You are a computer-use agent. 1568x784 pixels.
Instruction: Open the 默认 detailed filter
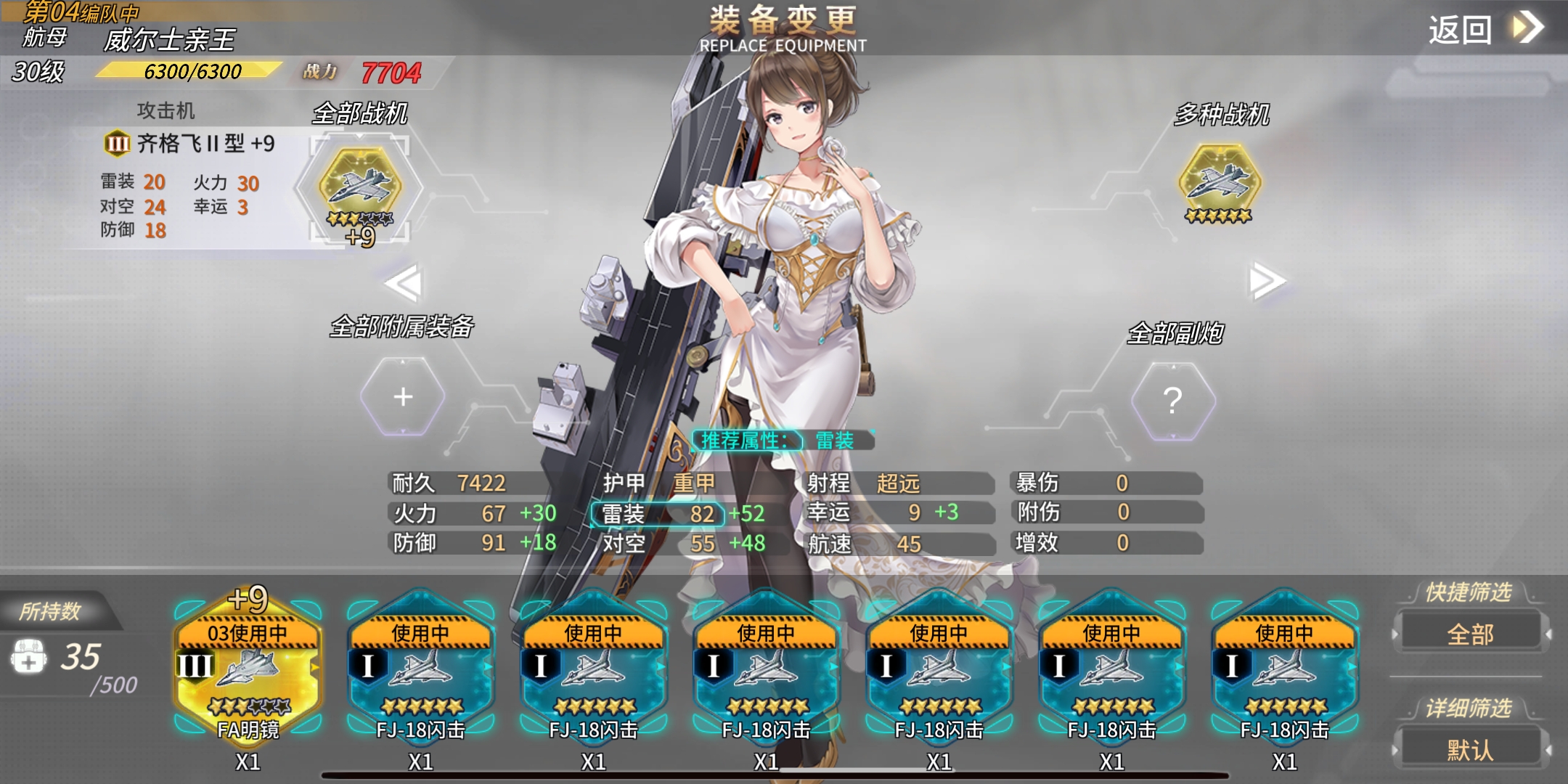[x=1470, y=749]
